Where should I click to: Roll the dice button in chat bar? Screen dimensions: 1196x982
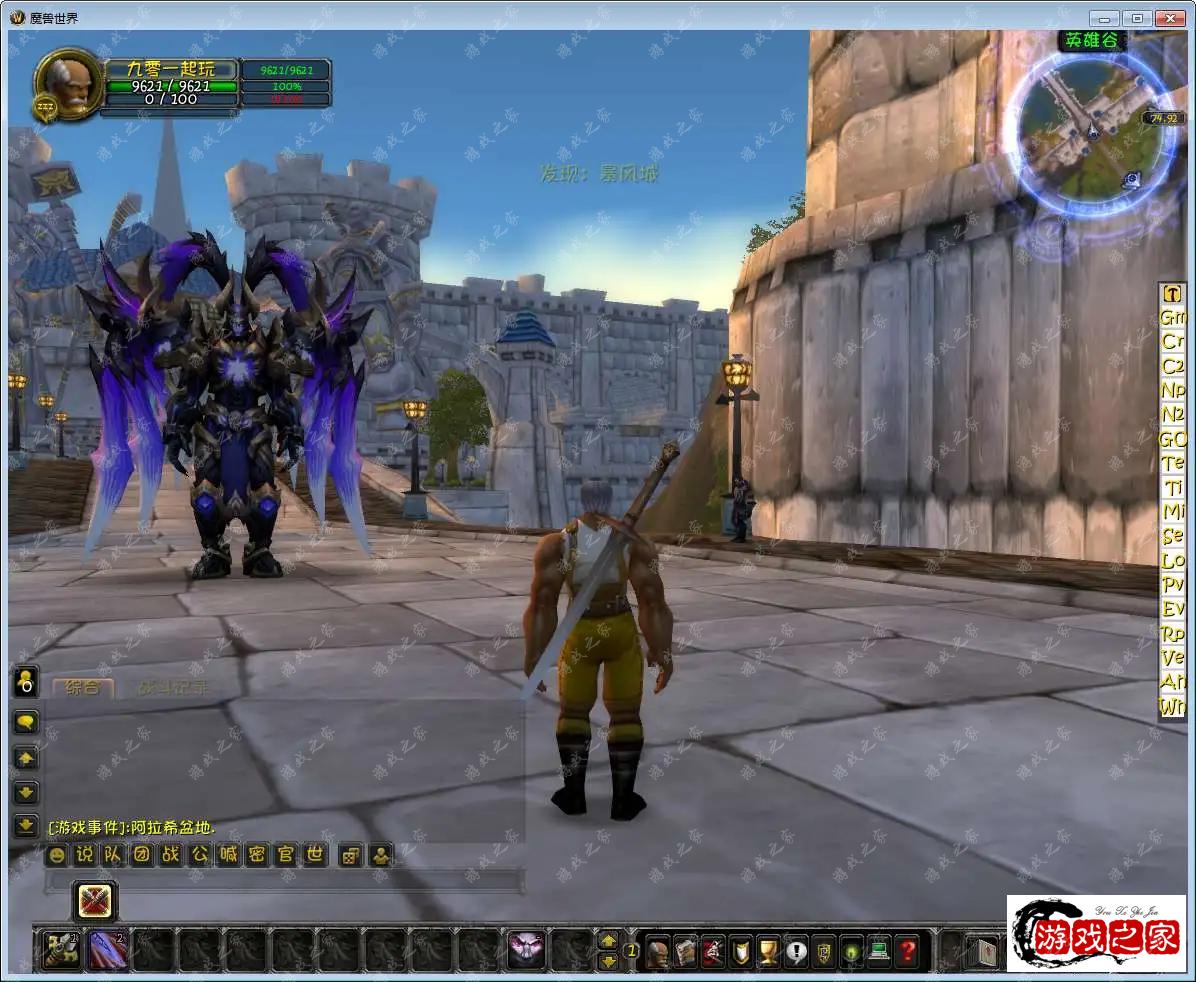click(x=350, y=856)
